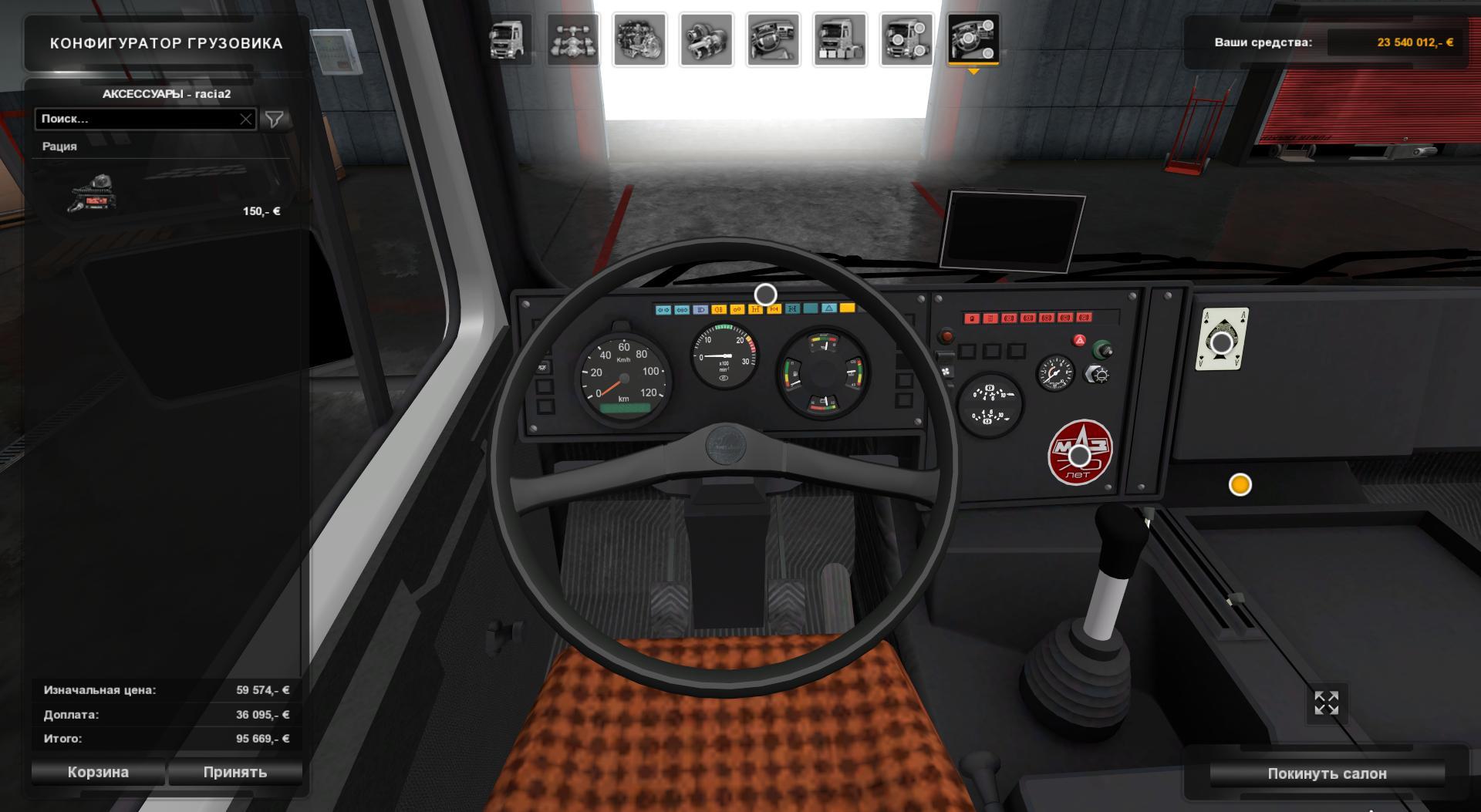Open the chassis category icon
Screen dimensions: 1481x812
click(x=574, y=39)
